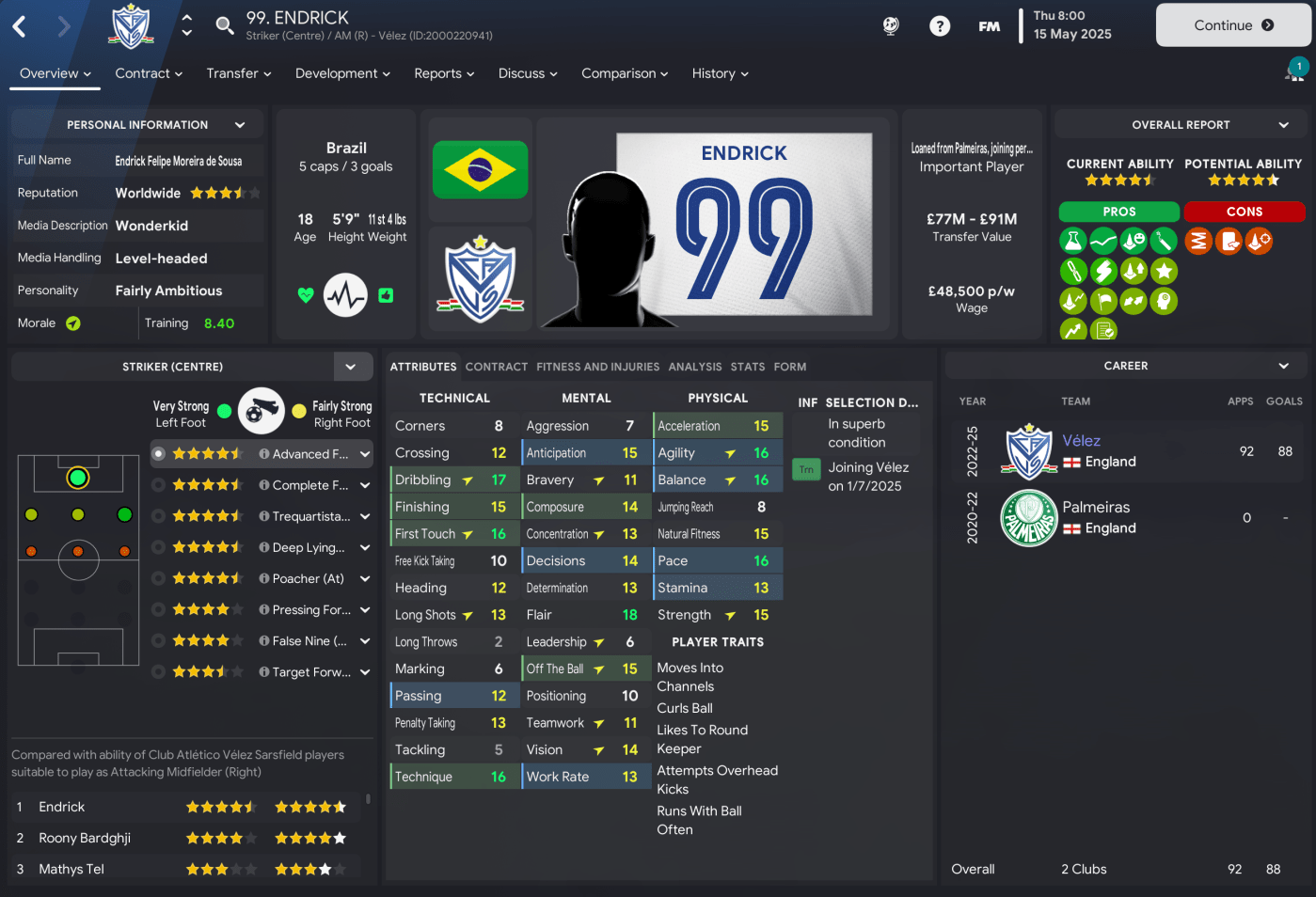Expand the Striker (Centre) position dropdown
This screenshot has height=897, width=1316.
pos(351,367)
